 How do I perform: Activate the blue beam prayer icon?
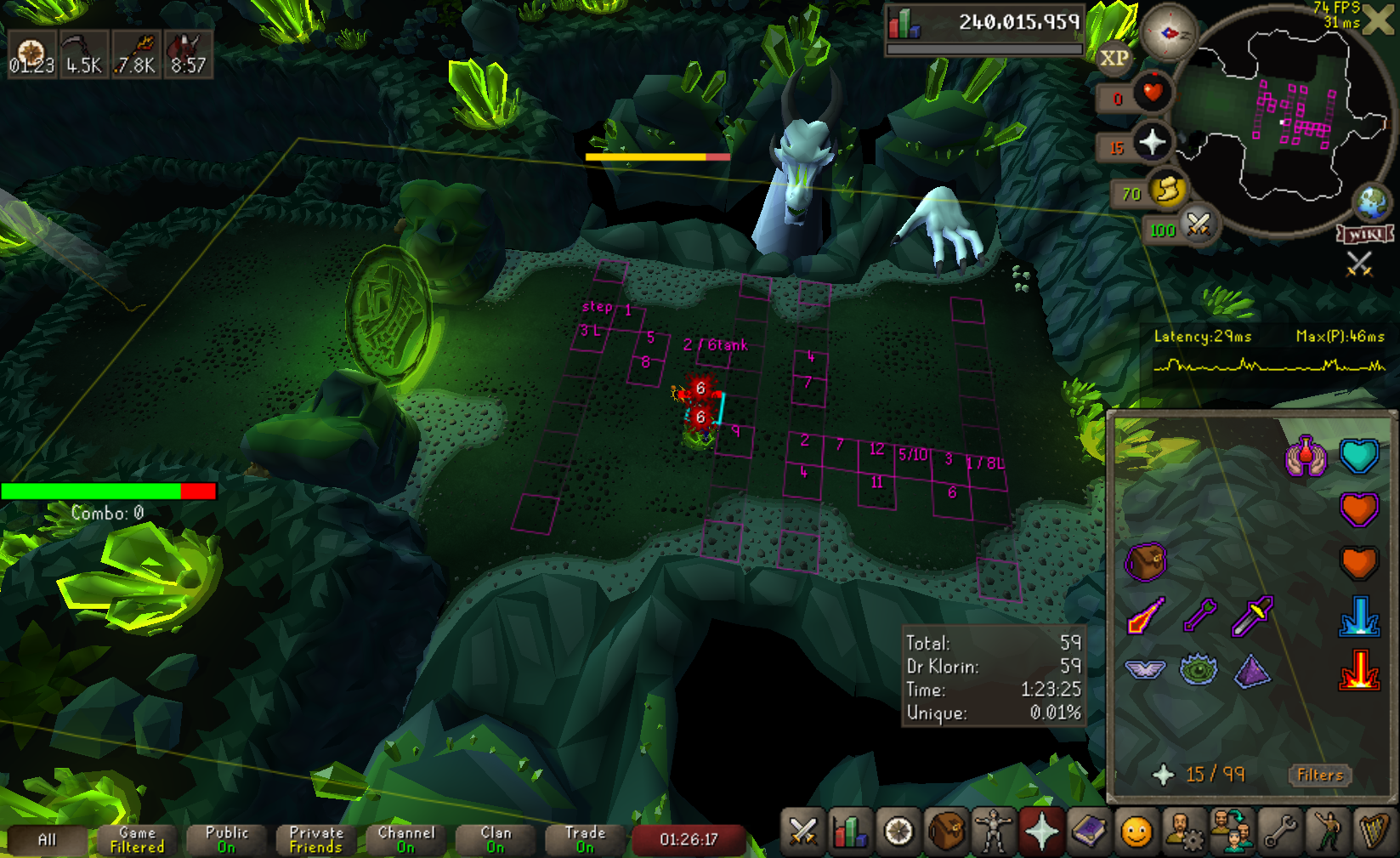[1358, 617]
